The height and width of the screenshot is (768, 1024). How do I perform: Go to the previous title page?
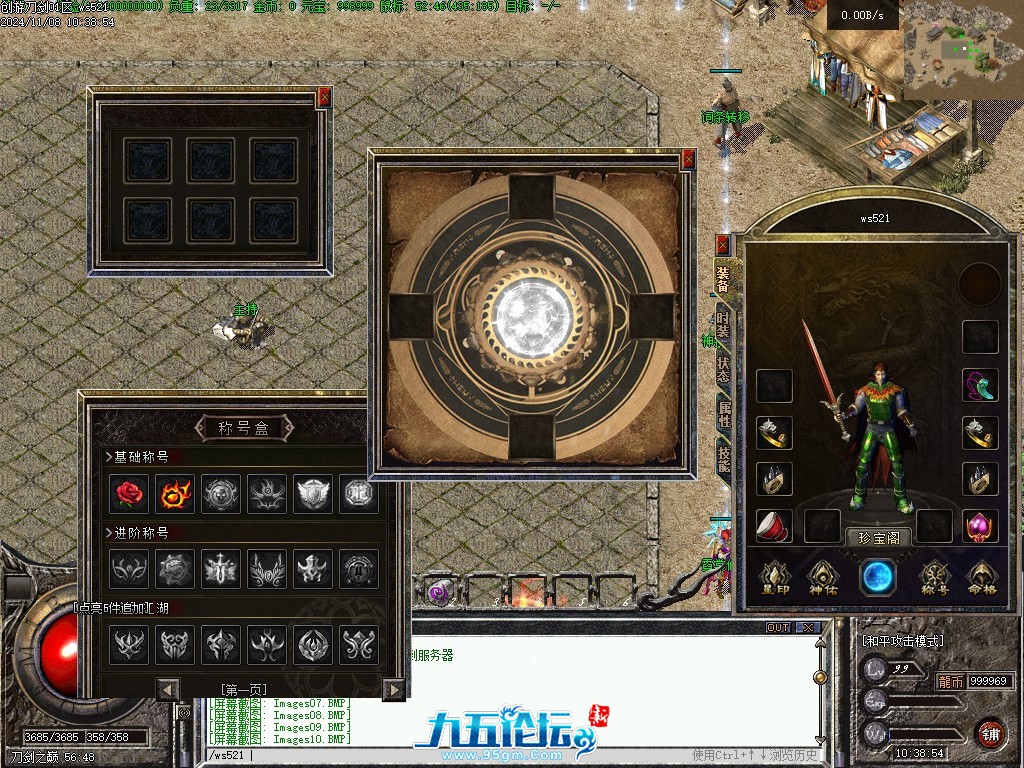coord(168,689)
